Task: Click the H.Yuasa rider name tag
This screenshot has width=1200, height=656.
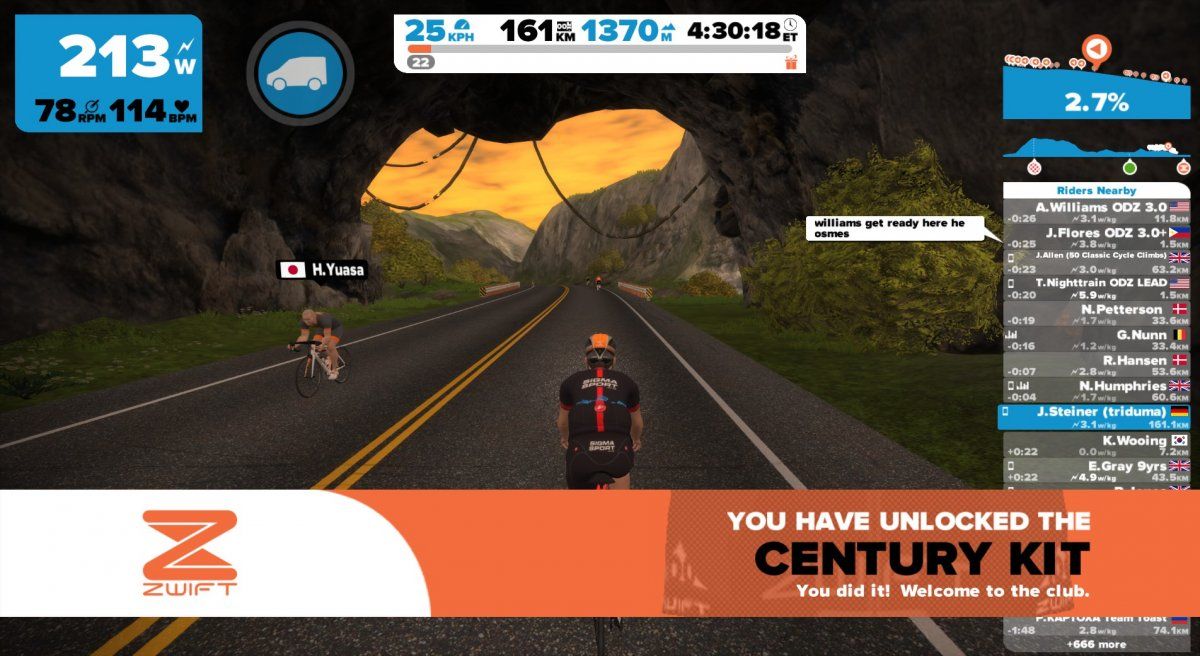Action: click(318, 269)
